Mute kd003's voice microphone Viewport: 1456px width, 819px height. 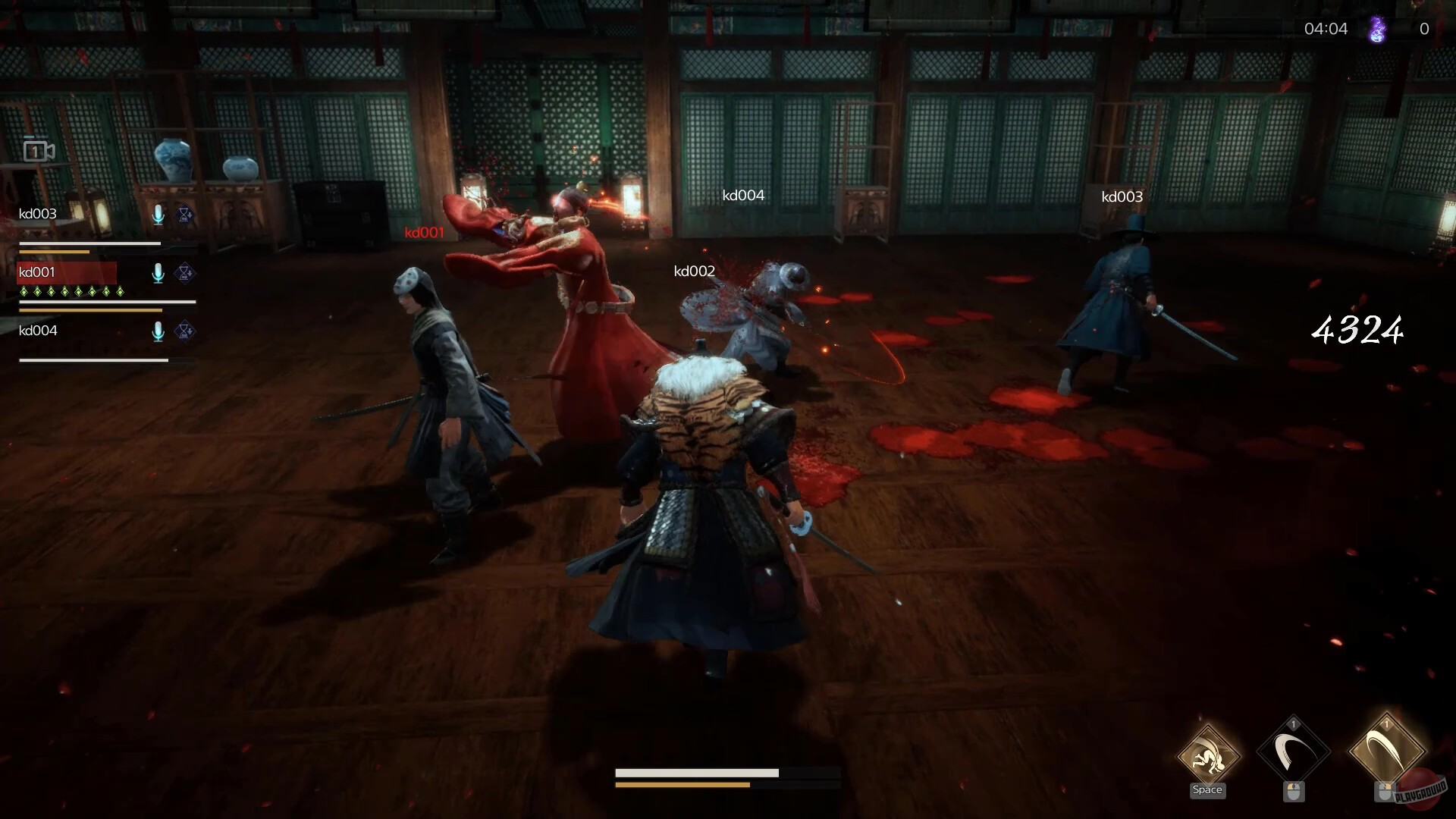(x=158, y=215)
